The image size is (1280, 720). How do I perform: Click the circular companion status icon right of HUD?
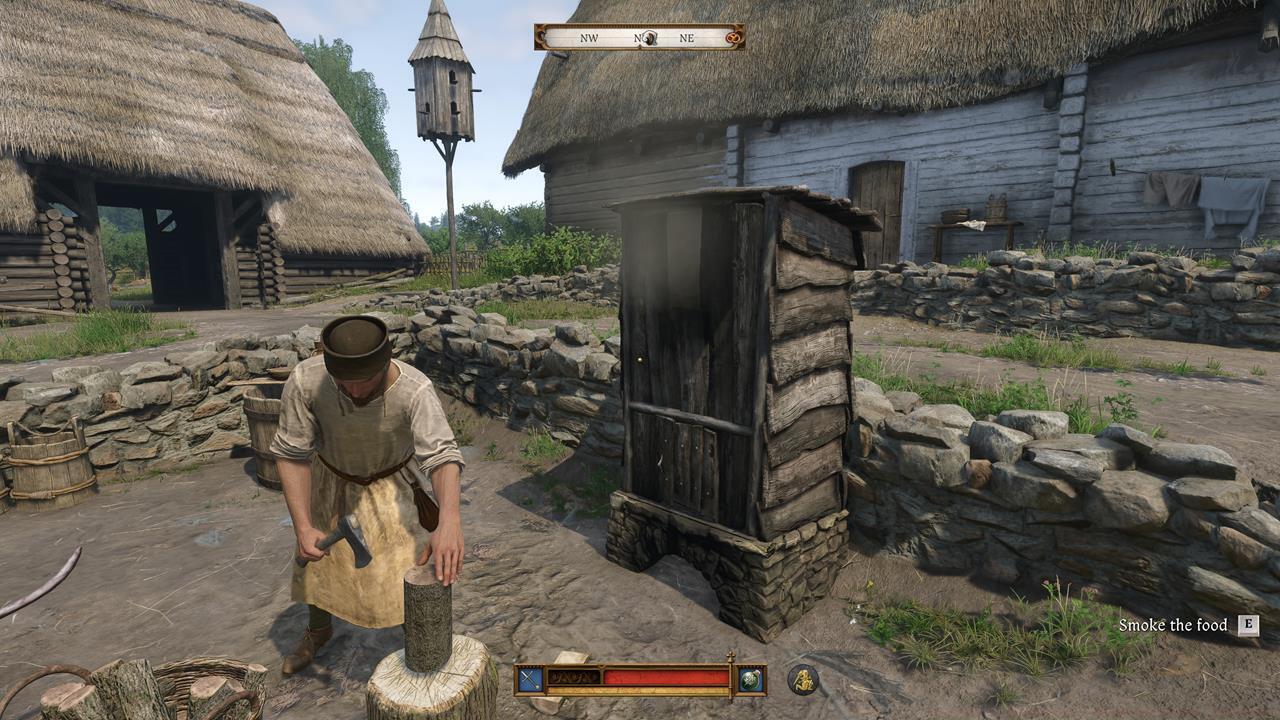click(803, 679)
